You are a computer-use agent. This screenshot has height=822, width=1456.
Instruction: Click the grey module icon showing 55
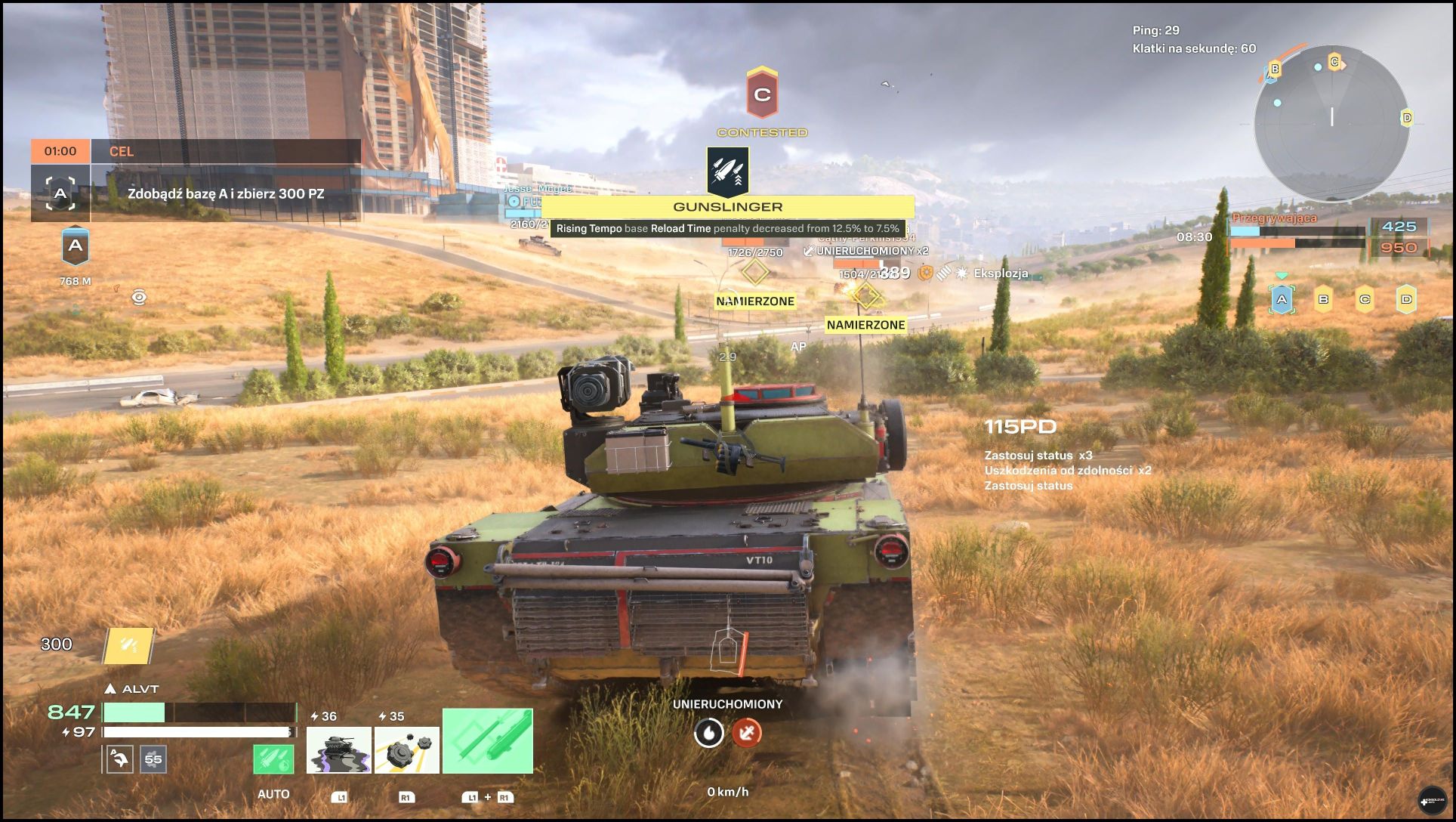coord(153,759)
